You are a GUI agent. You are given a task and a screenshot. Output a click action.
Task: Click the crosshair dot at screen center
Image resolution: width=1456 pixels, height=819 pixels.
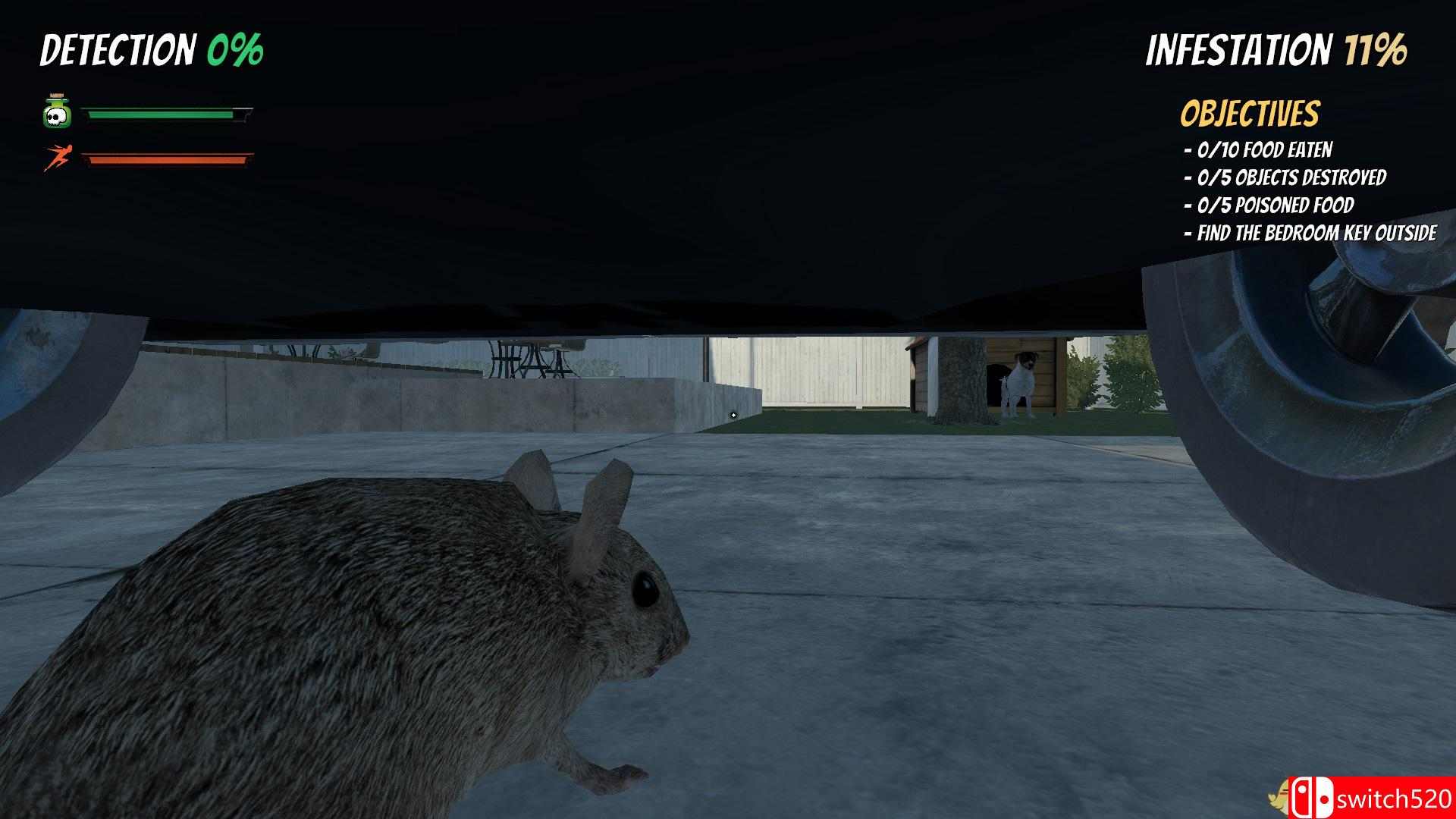tap(733, 416)
